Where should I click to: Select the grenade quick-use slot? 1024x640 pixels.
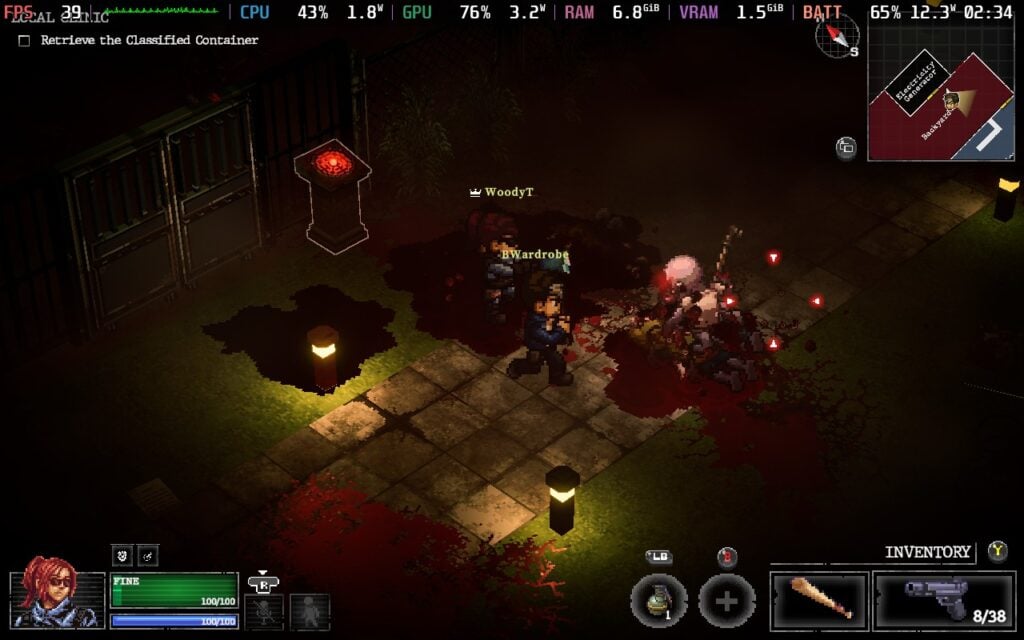(658, 601)
